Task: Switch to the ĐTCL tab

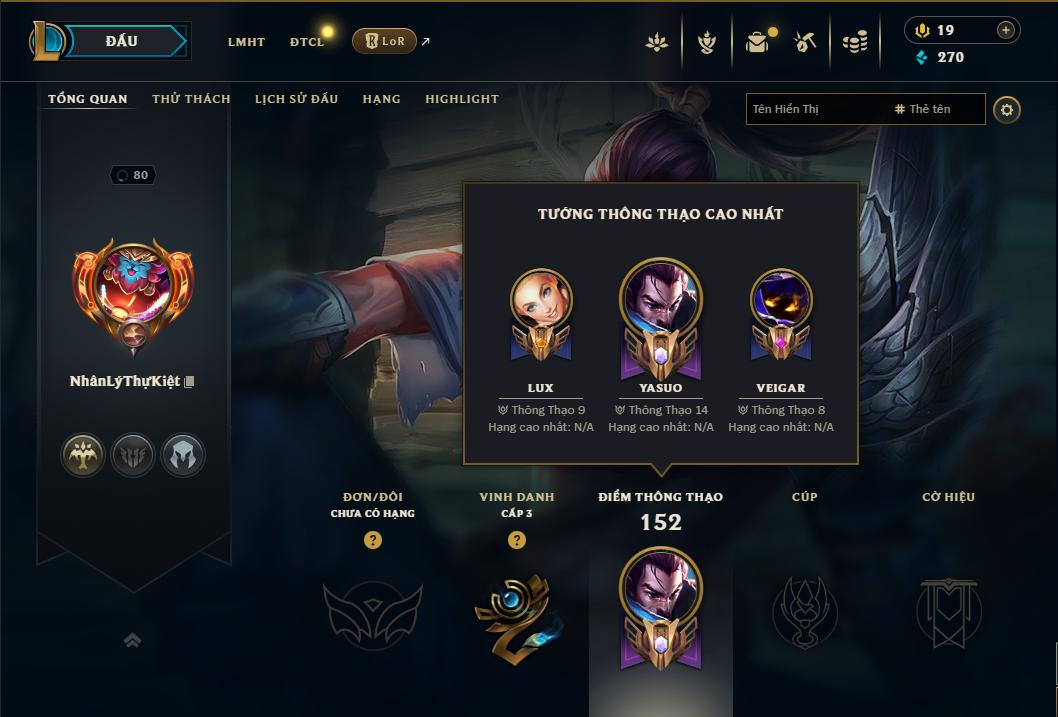Action: 307,42
